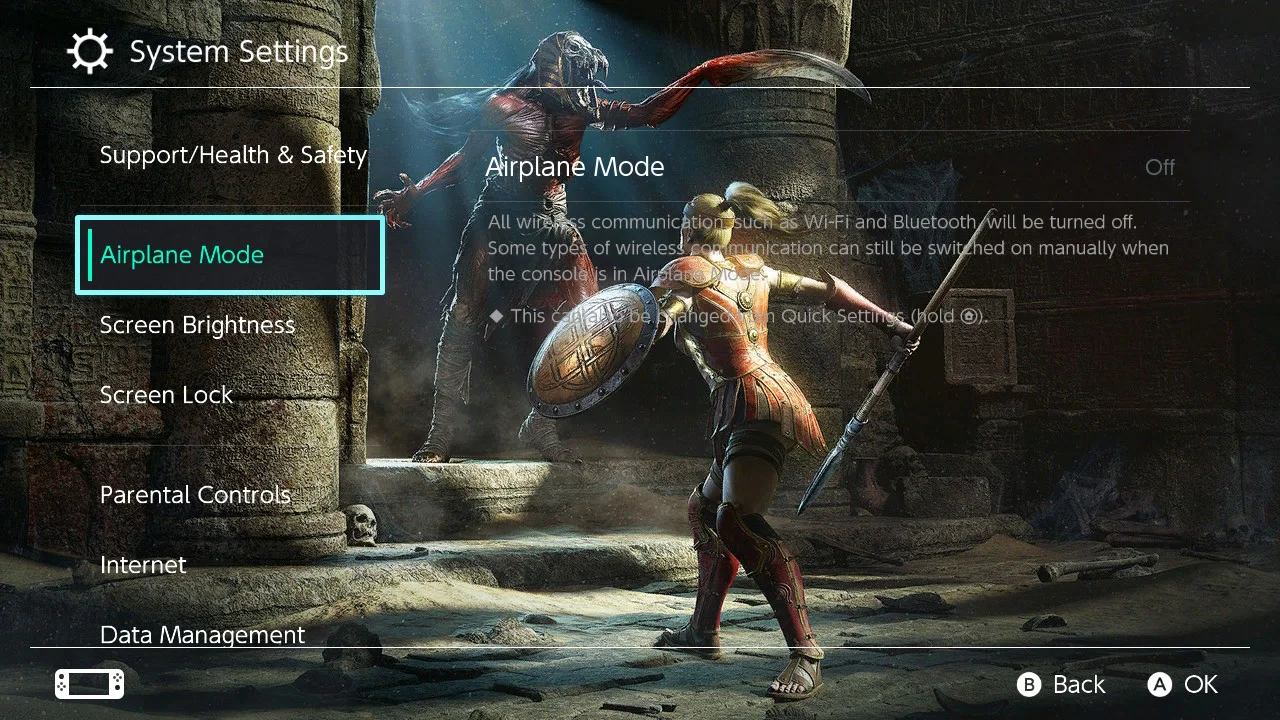Click the Back button
Image resolution: width=1280 pixels, height=720 pixels.
pyautogui.click(x=1062, y=684)
